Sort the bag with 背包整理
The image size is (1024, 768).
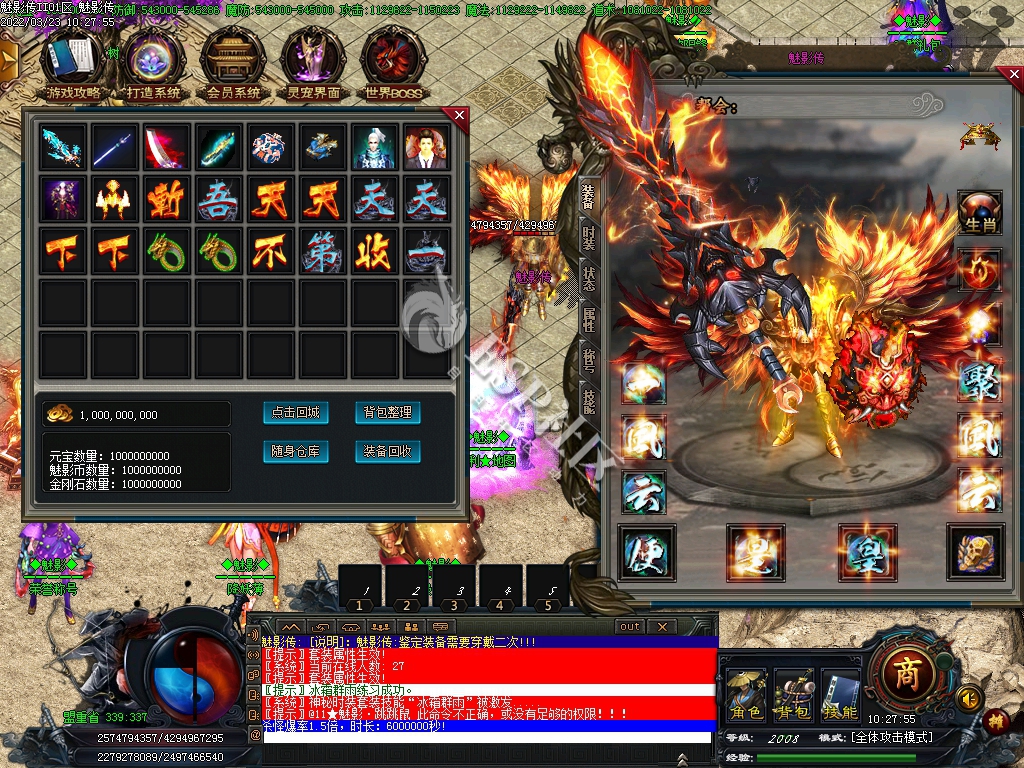387,413
